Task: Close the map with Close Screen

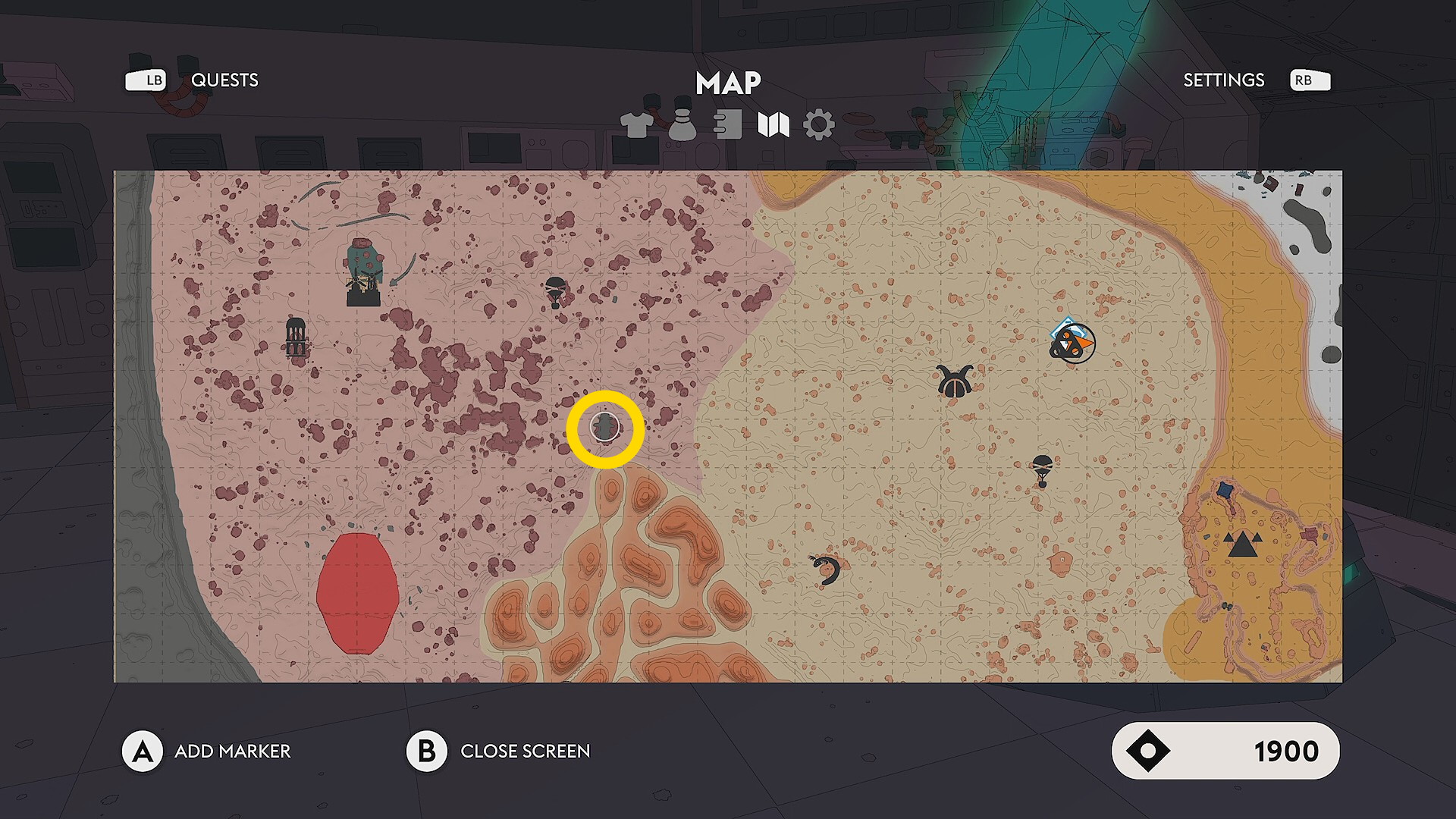Action: tap(525, 751)
